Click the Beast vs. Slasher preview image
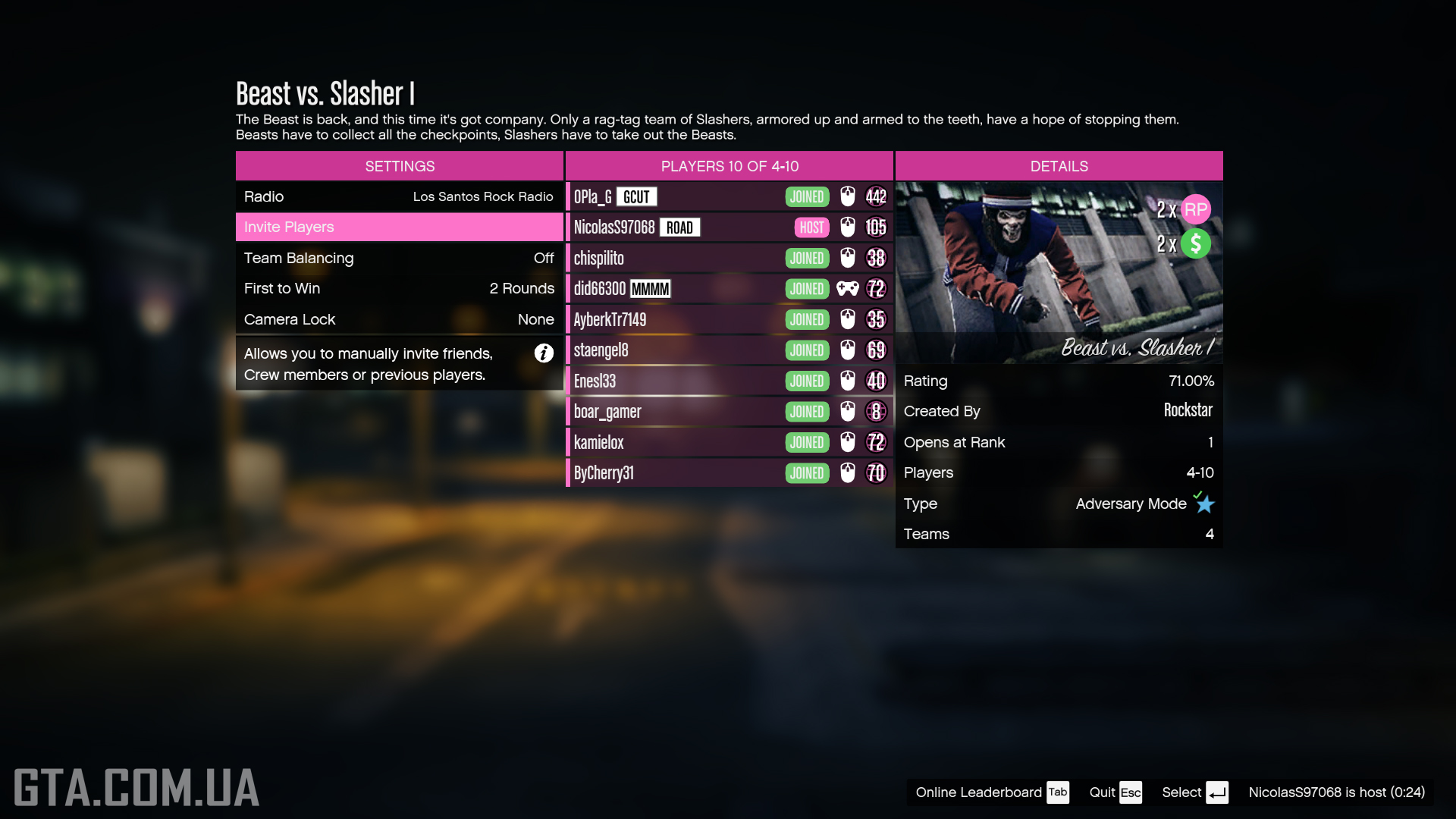 [1059, 272]
